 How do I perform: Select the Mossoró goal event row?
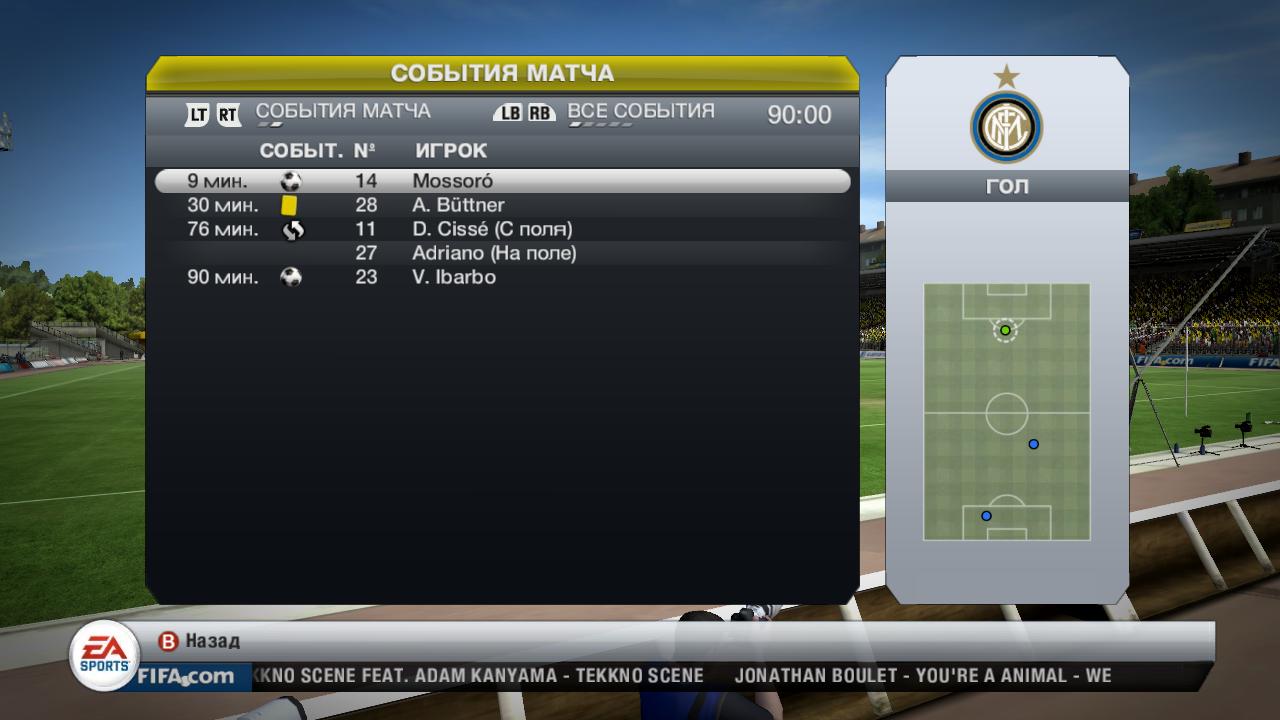(x=502, y=181)
